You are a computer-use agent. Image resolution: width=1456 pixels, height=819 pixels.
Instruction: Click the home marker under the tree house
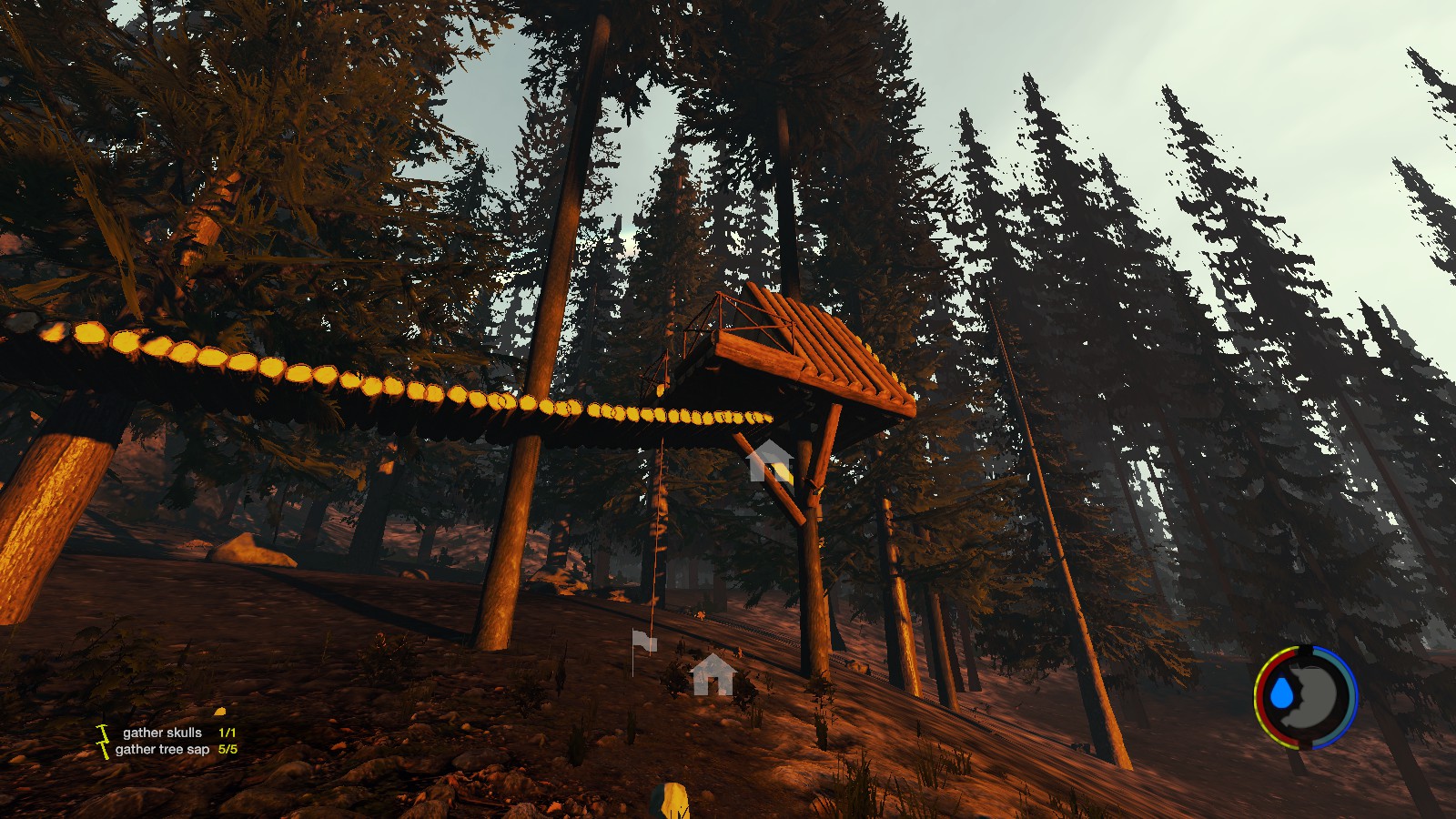(770, 460)
